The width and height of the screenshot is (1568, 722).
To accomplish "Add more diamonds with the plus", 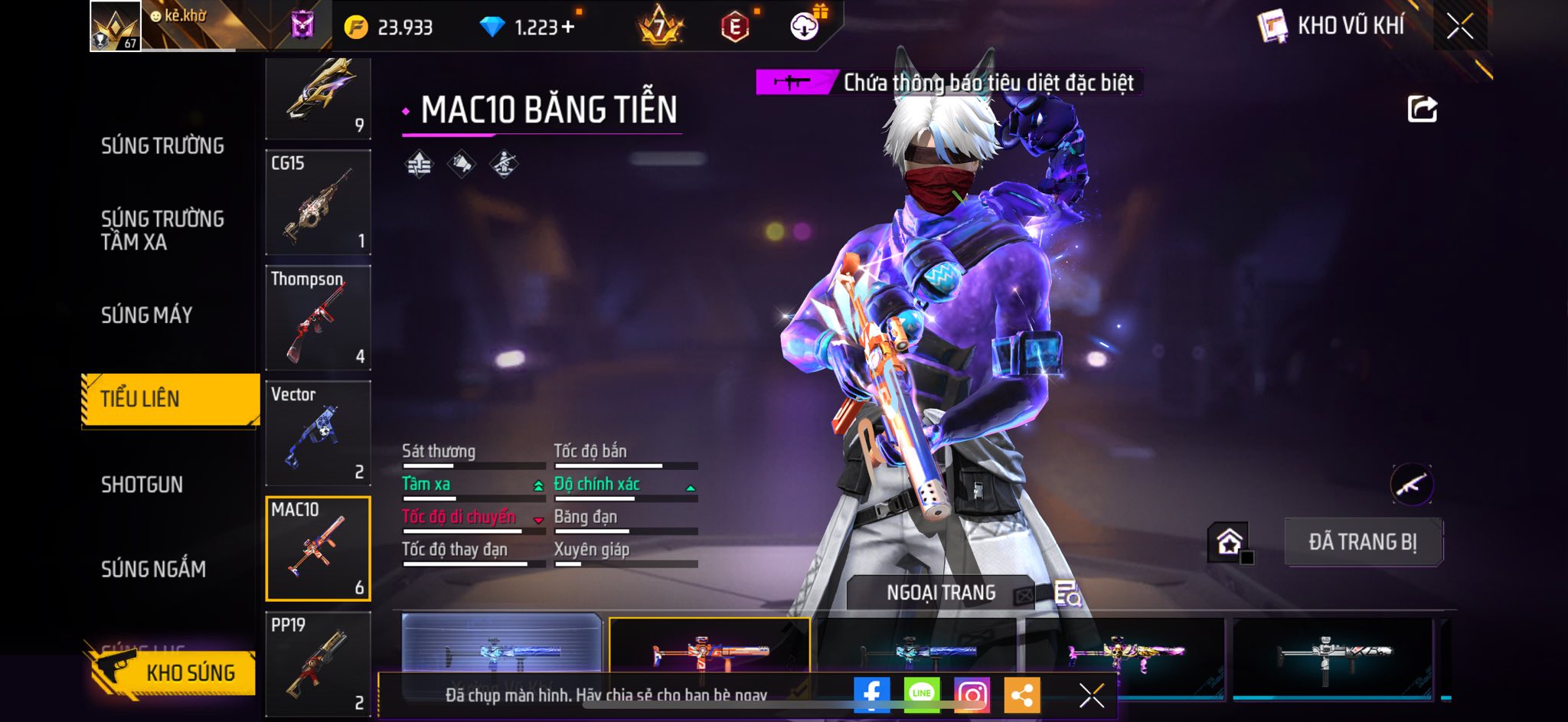I will pos(568,28).
